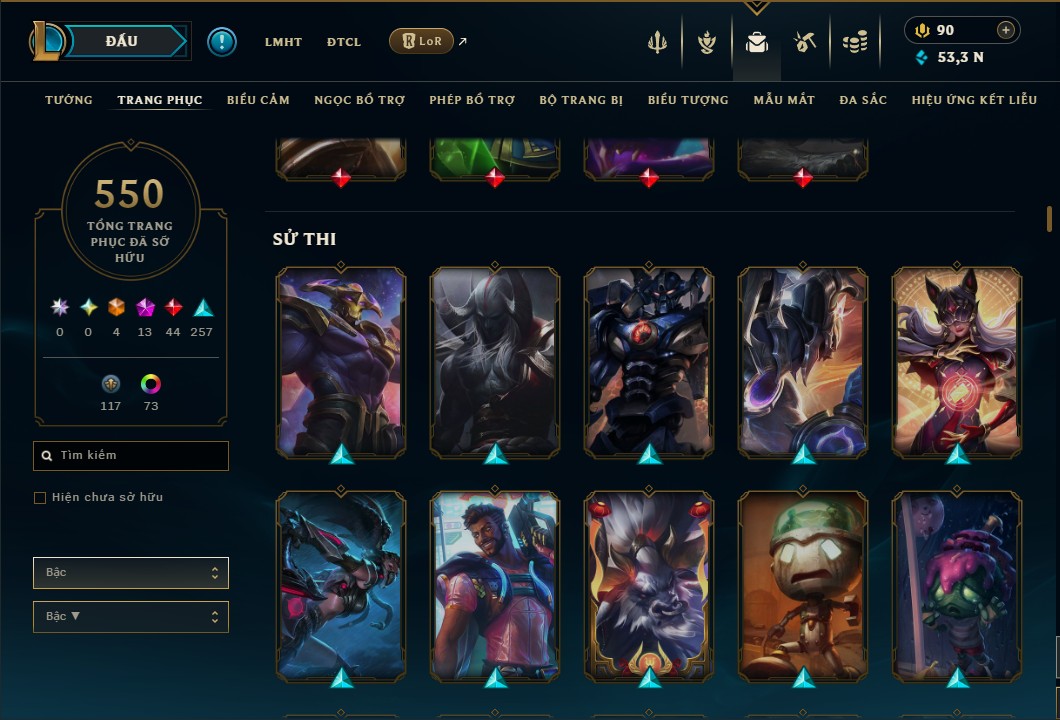Viewport: 1060px width, 720px height.
Task: Switch to the MẪU MẮT tab
Action: (784, 100)
